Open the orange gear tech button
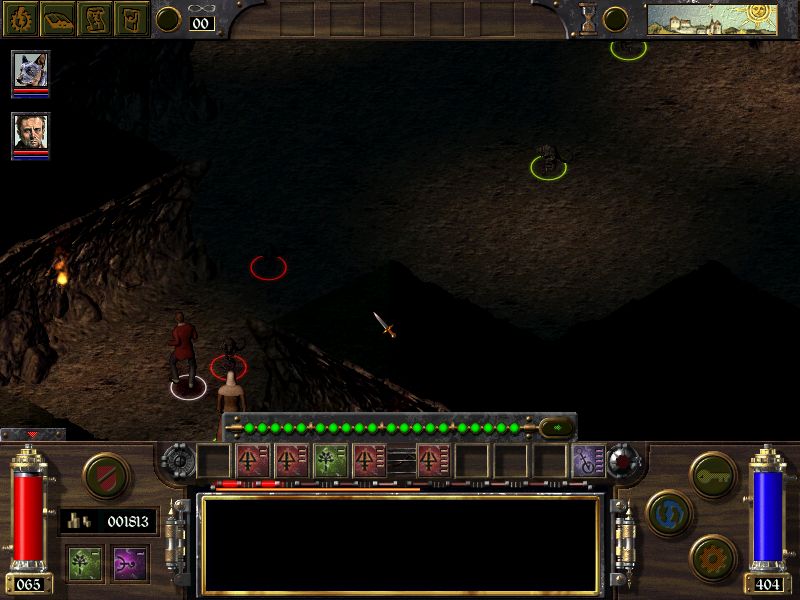The image size is (800, 600). tap(713, 556)
